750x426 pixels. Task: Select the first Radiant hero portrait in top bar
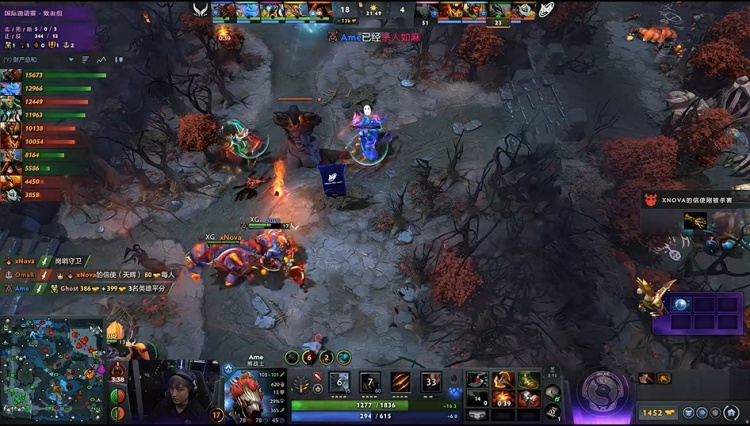[x=224, y=10]
